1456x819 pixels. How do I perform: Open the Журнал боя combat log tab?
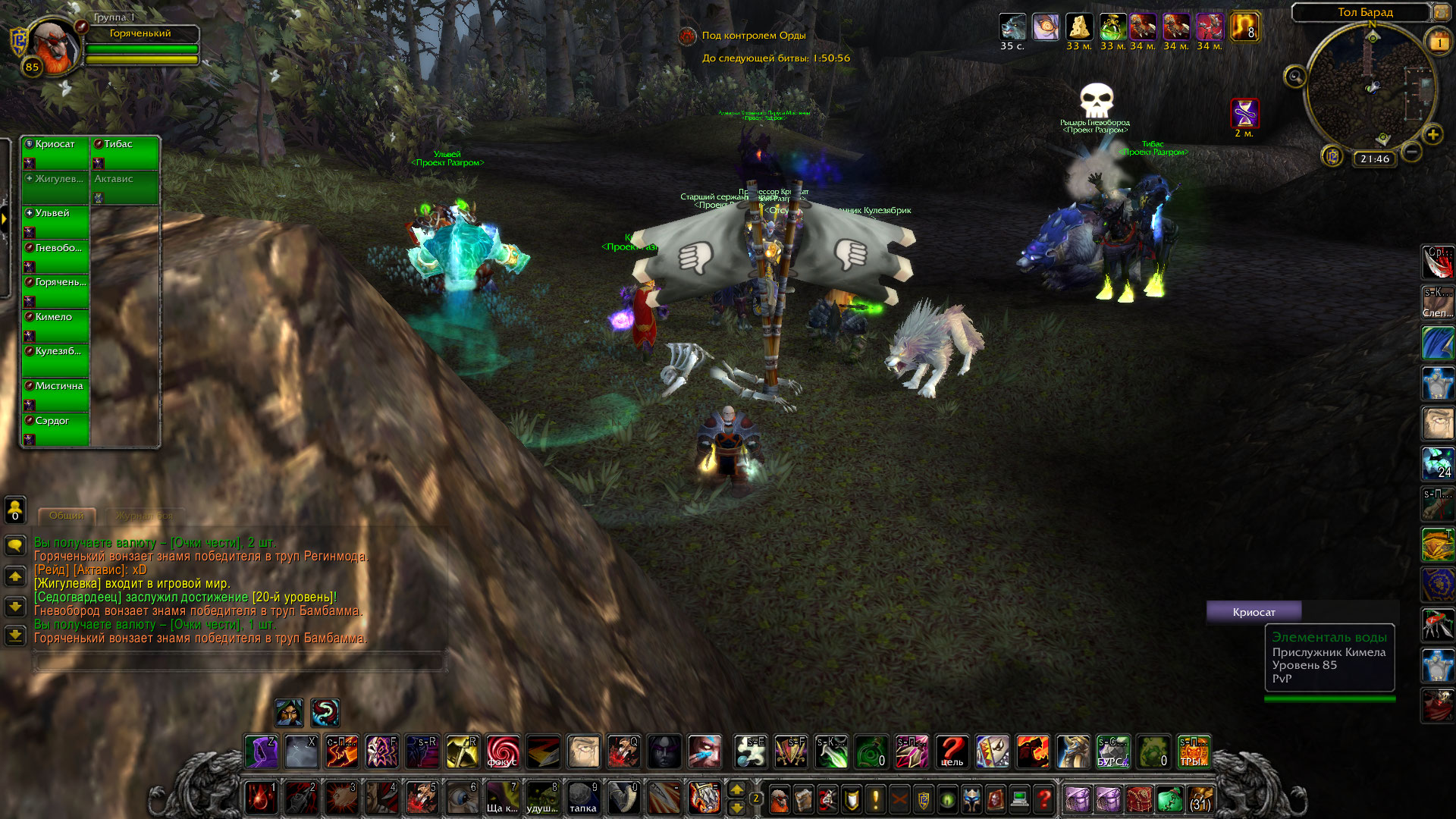pyautogui.click(x=144, y=516)
